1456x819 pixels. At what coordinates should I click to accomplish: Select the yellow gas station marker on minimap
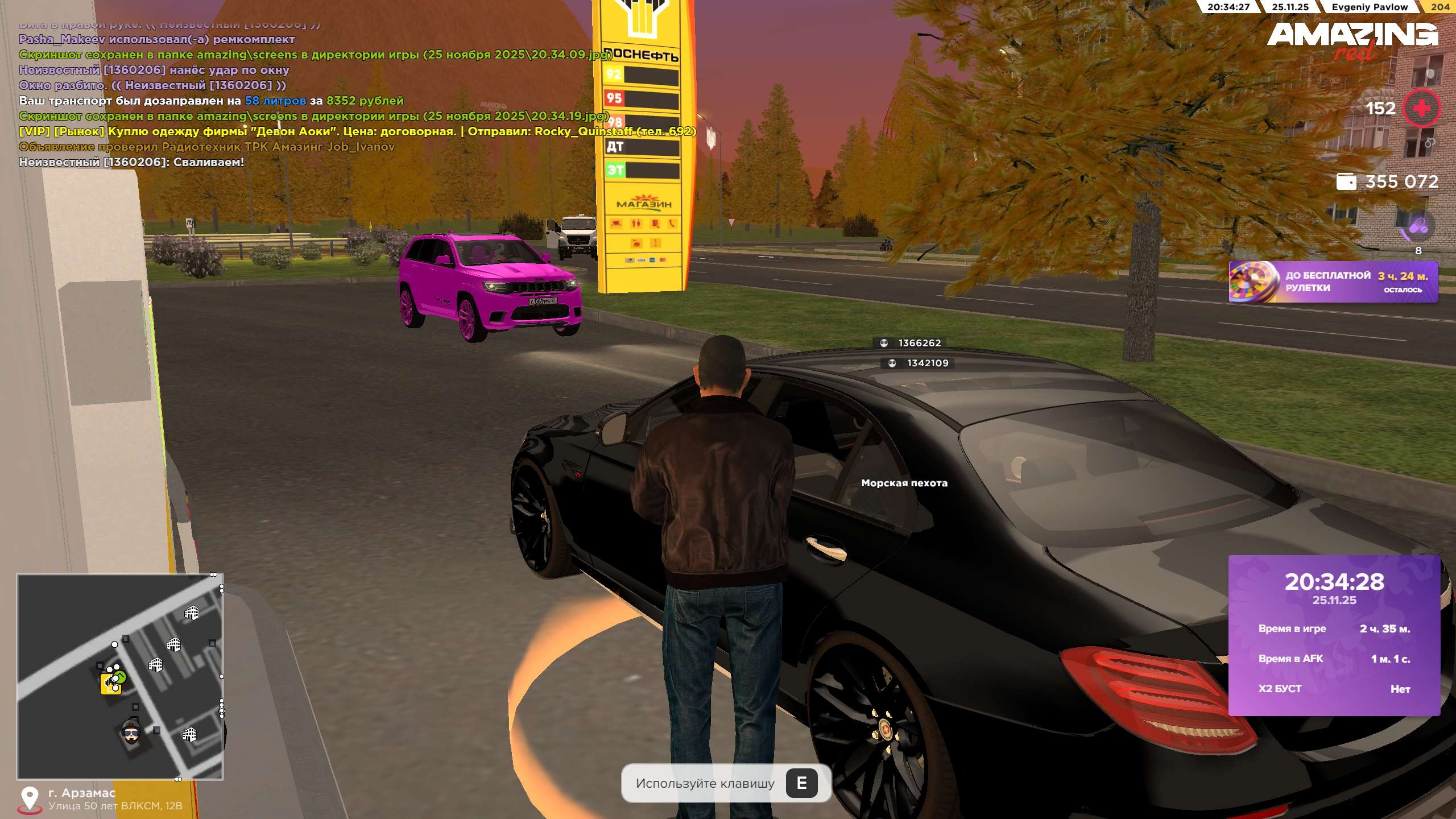tap(110, 684)
